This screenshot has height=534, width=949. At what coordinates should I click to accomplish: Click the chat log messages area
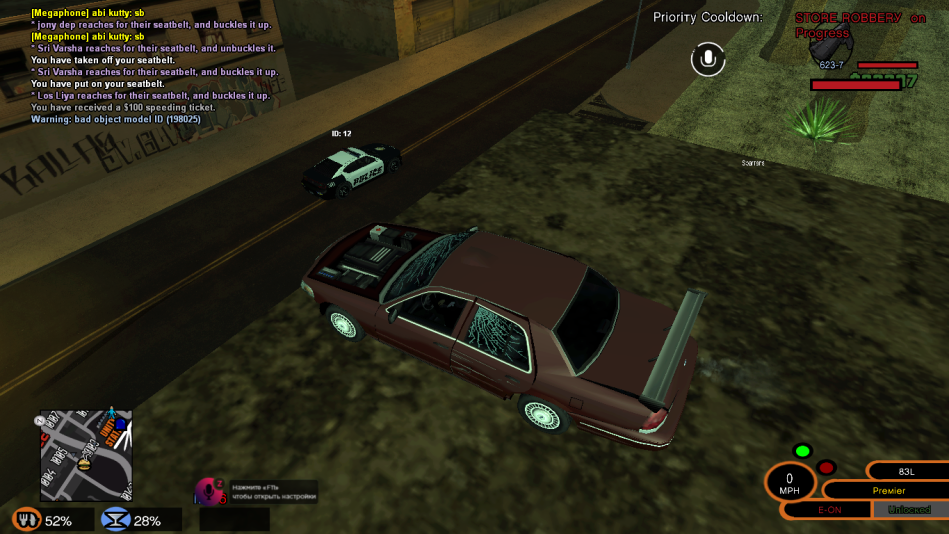coord(150,65)
